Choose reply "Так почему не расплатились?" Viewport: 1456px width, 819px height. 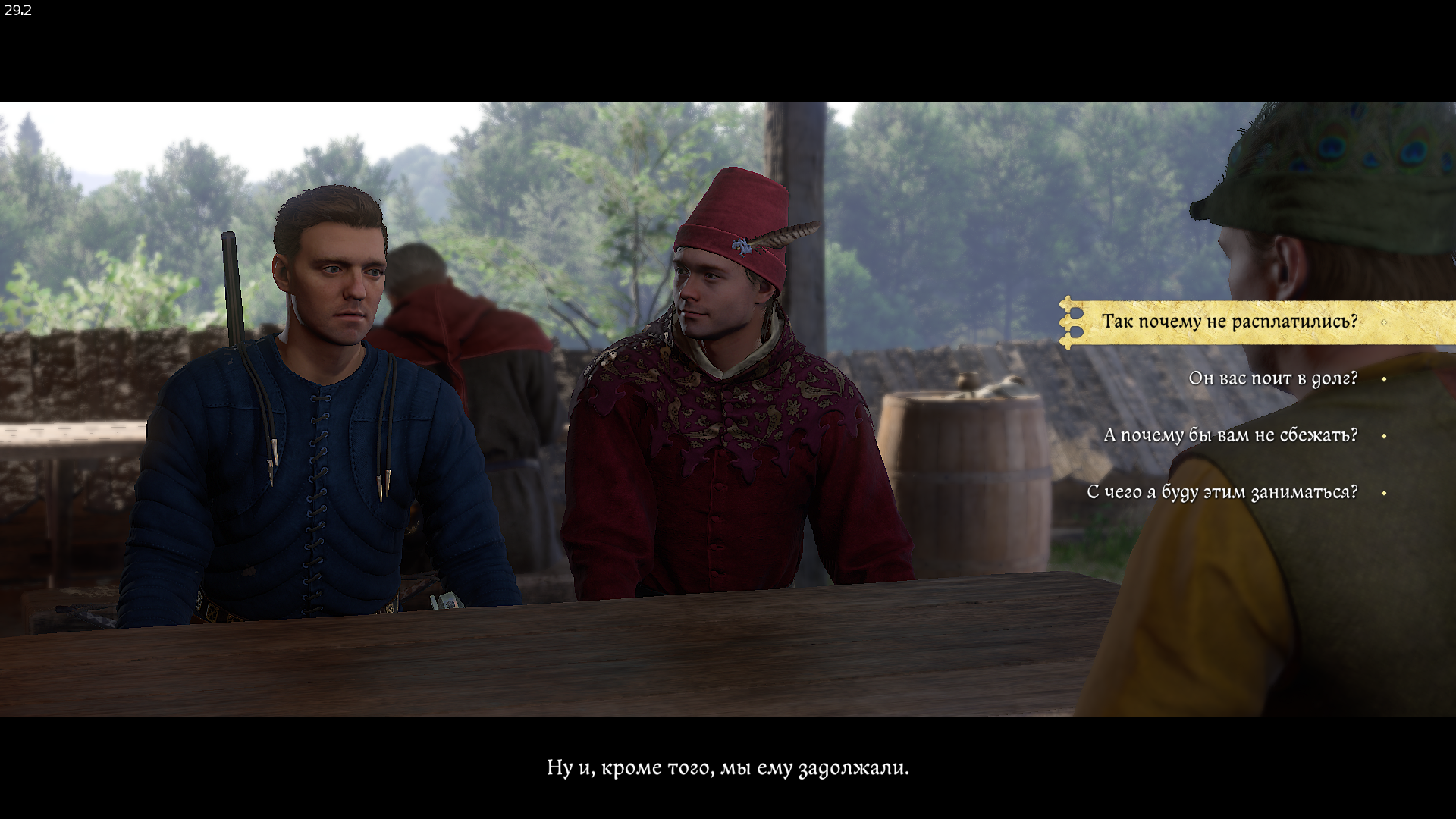click(x=1228, y=322)
